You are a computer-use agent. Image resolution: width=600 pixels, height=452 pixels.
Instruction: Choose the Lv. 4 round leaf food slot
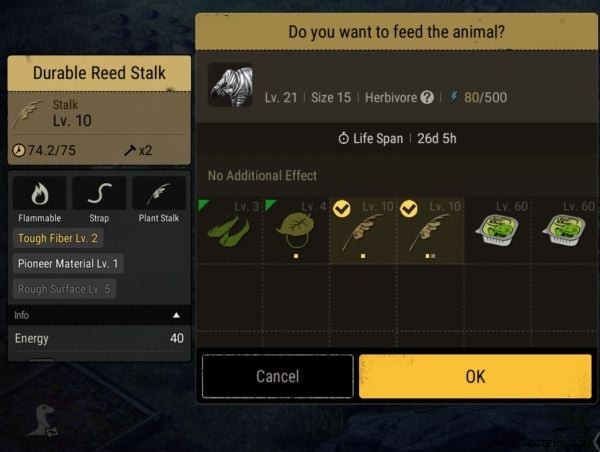pos(296,229)
